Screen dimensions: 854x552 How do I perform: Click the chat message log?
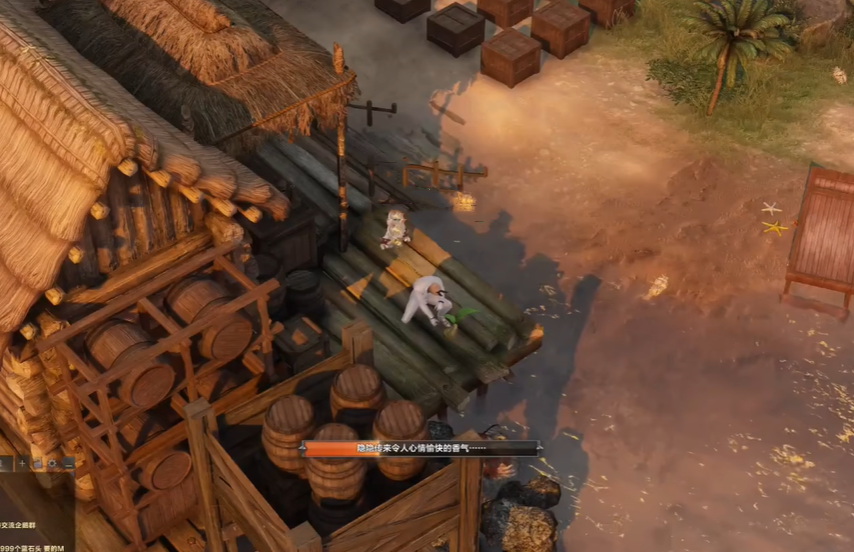click(35, 515)
